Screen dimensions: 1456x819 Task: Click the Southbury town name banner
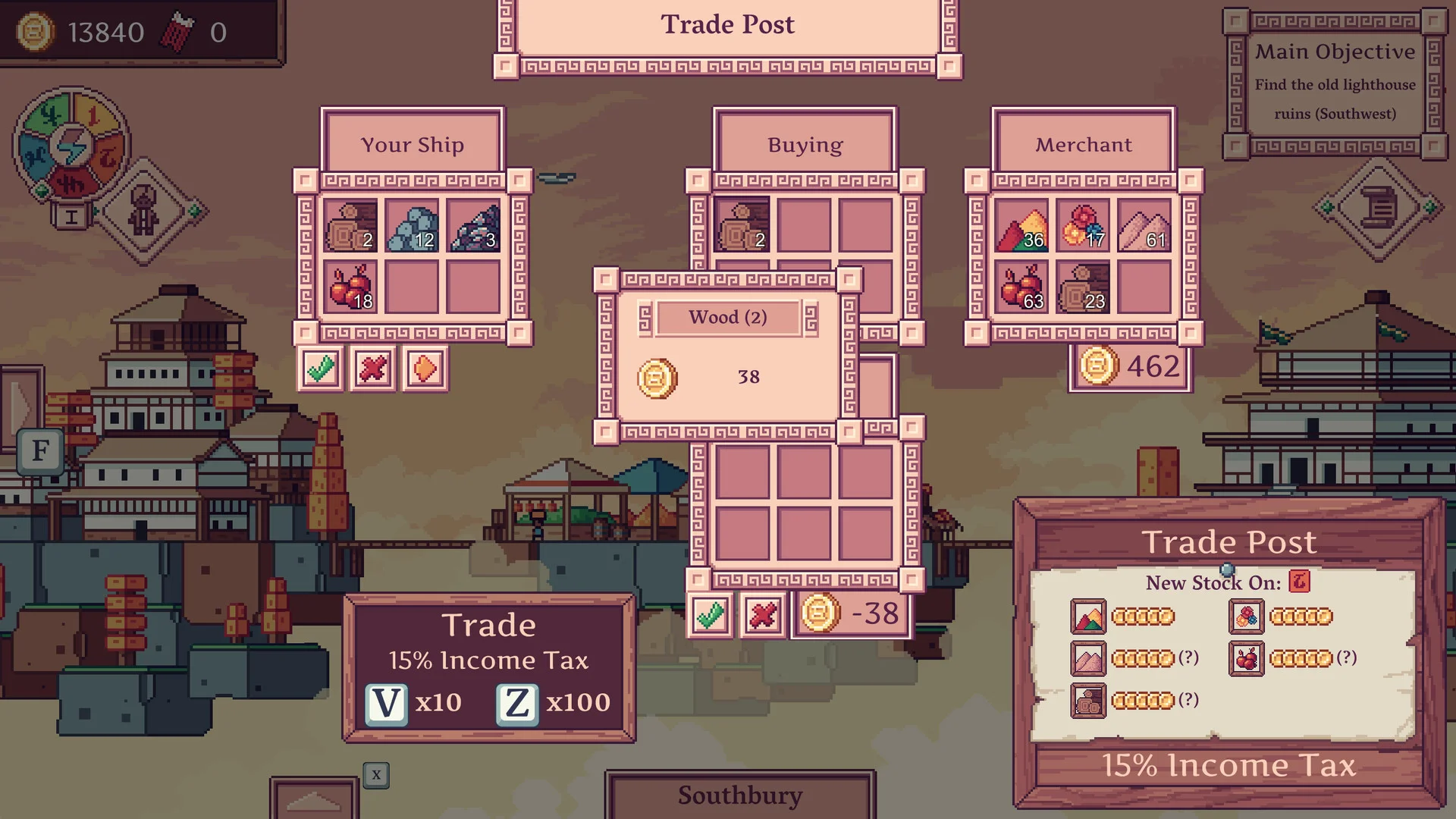click(x=739, y=795)
